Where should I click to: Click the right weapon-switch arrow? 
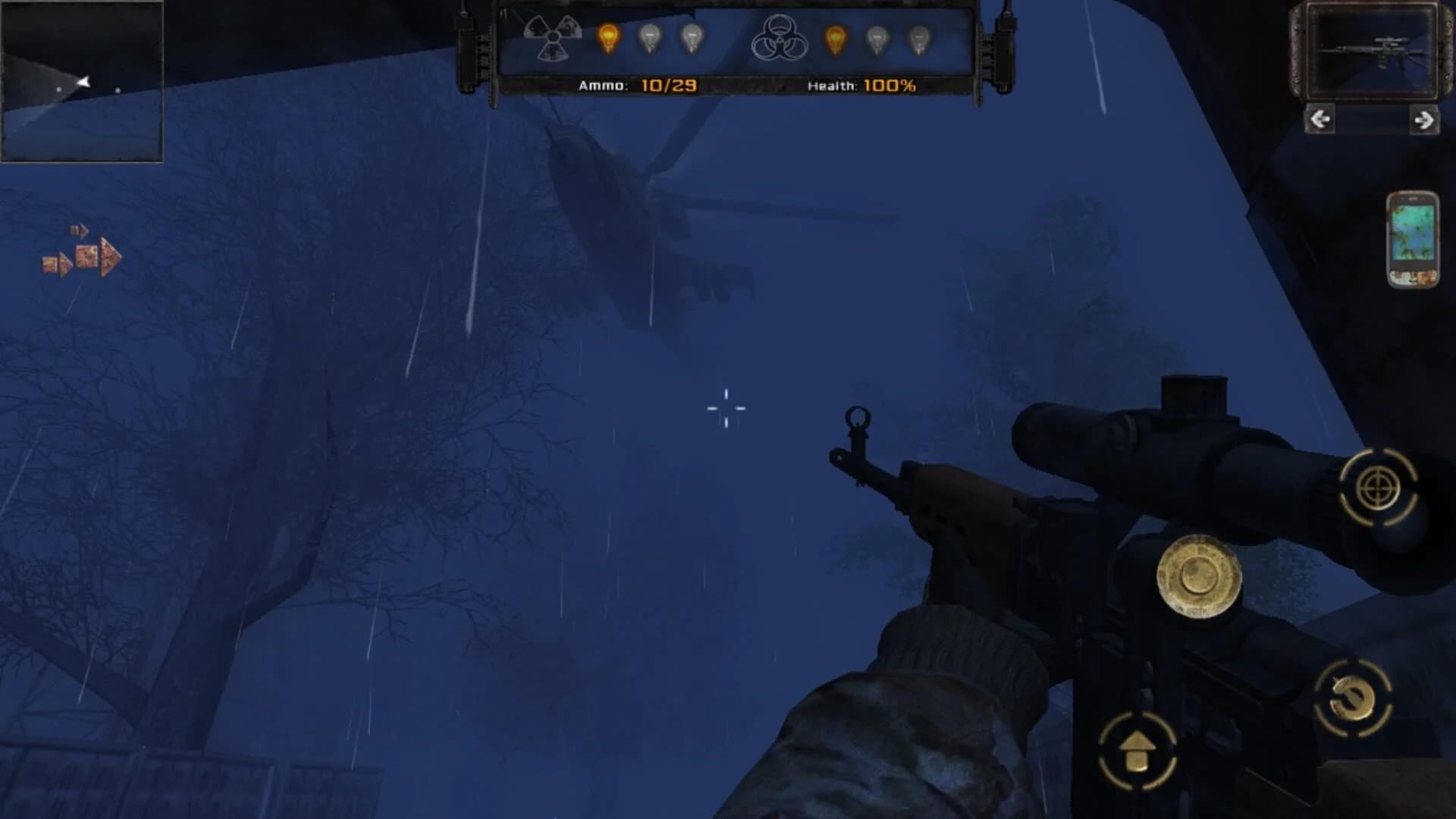coord(1424,120)
